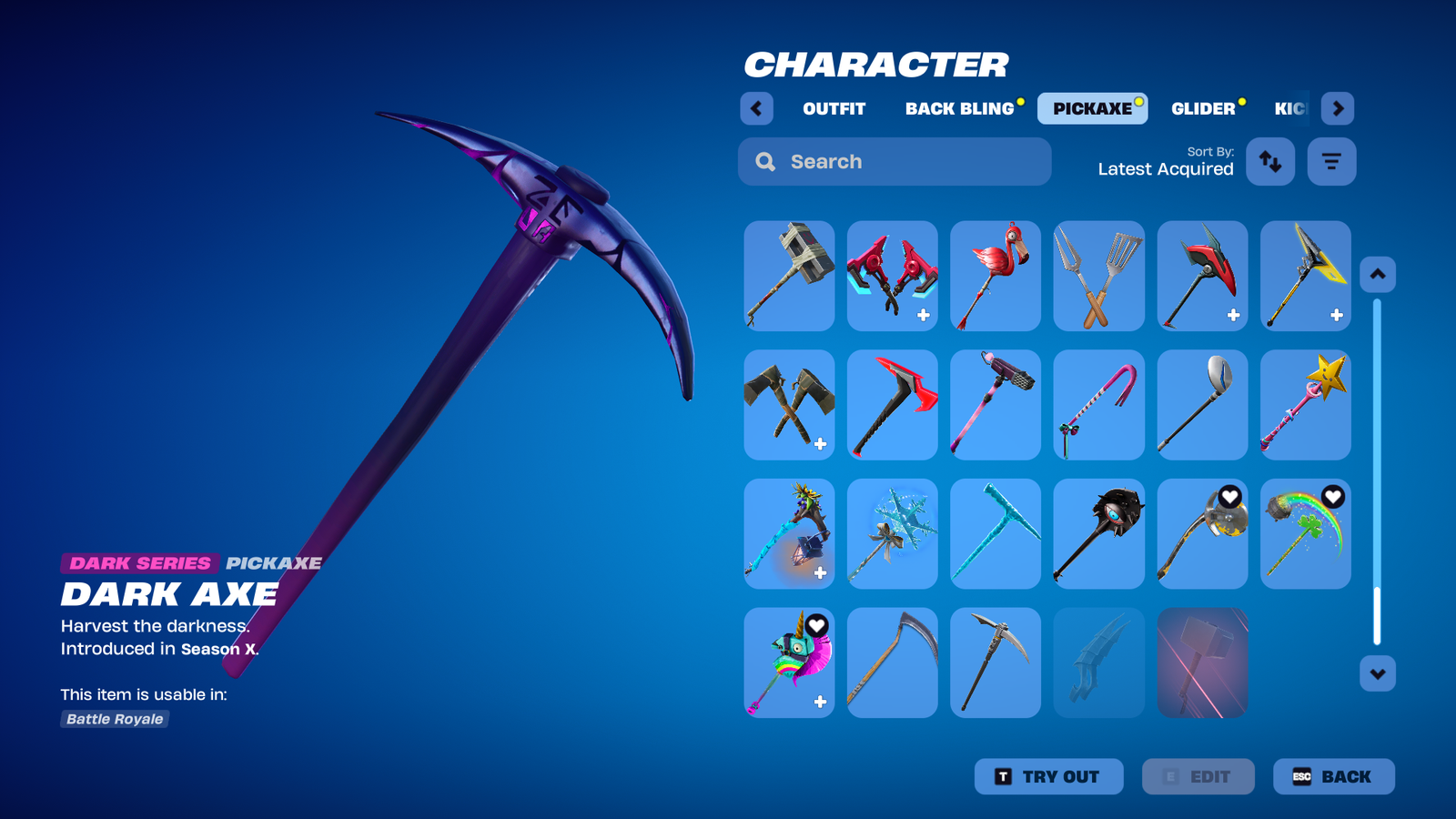The image size is (1456, 819).
Task: Pick the golf club pickaxe
Action: (1202, 405)
